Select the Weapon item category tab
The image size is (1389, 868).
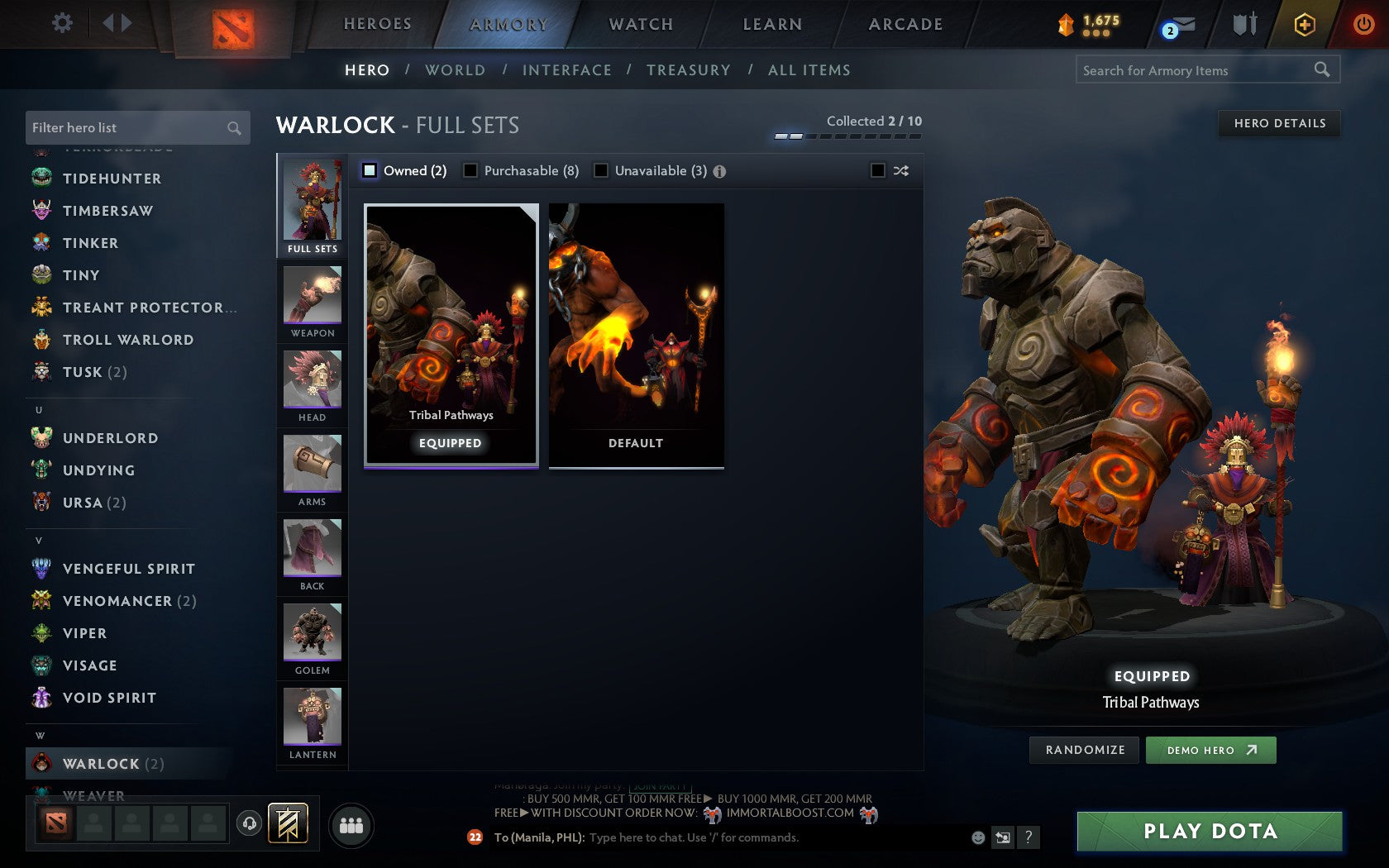312,300
